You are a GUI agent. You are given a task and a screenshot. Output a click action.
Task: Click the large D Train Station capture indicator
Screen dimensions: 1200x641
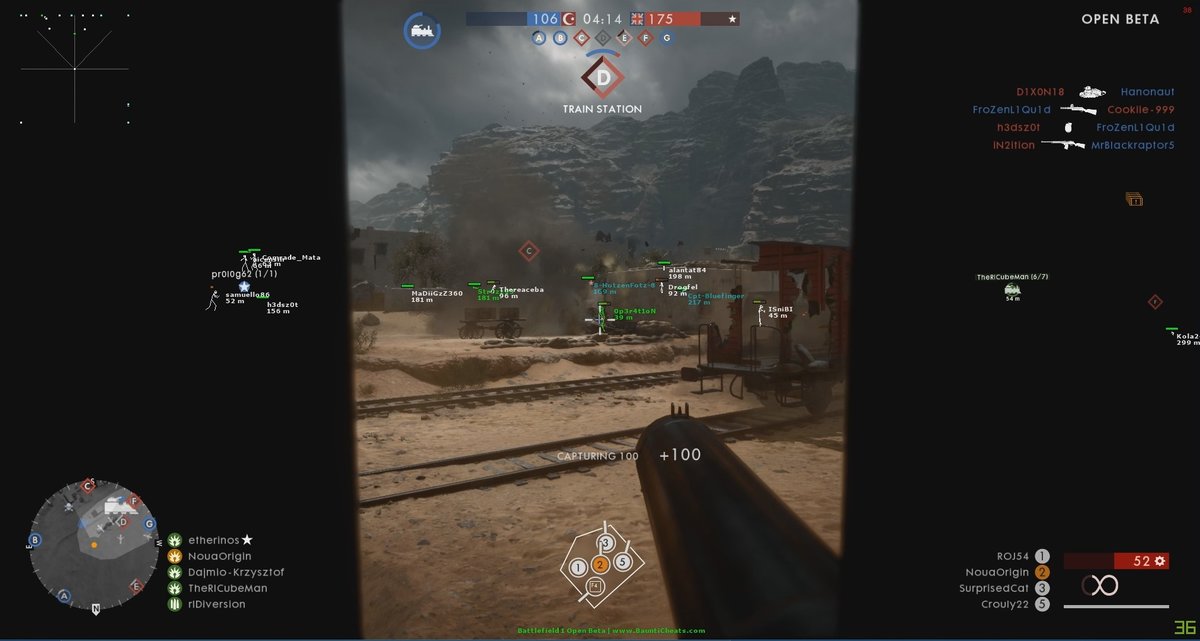[602, 77]
